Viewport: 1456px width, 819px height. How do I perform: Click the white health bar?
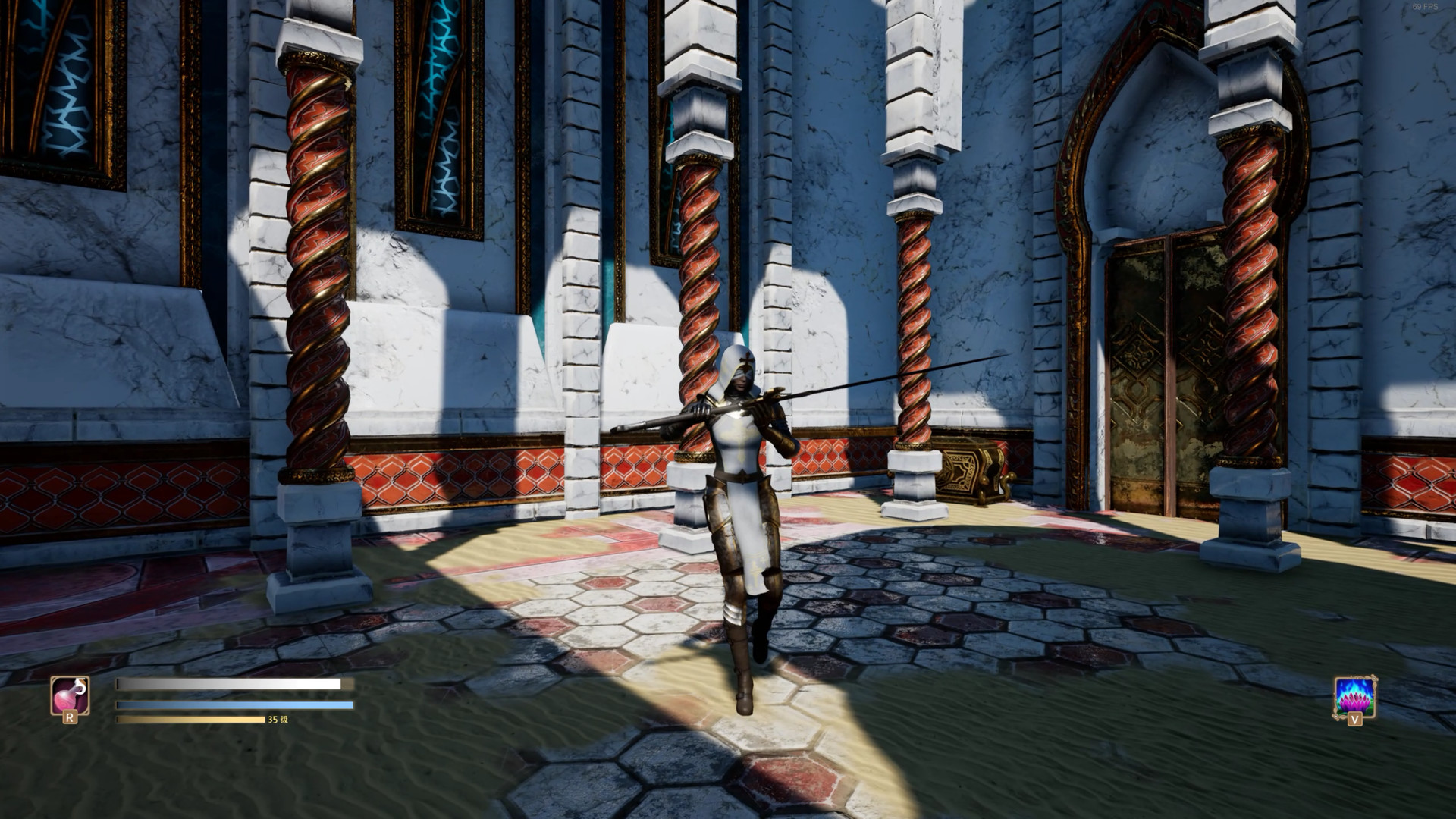227,684
